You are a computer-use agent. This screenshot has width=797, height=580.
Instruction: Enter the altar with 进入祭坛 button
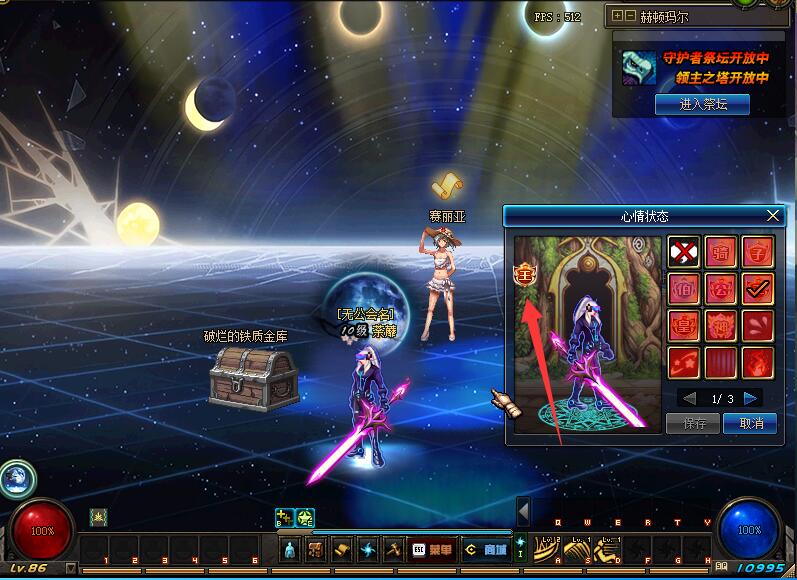pos(702,104)
